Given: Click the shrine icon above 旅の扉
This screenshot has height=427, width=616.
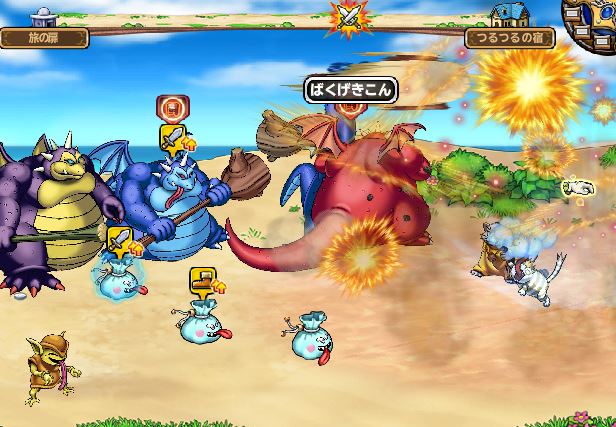Looking at the screenshot, I should 44,17.
